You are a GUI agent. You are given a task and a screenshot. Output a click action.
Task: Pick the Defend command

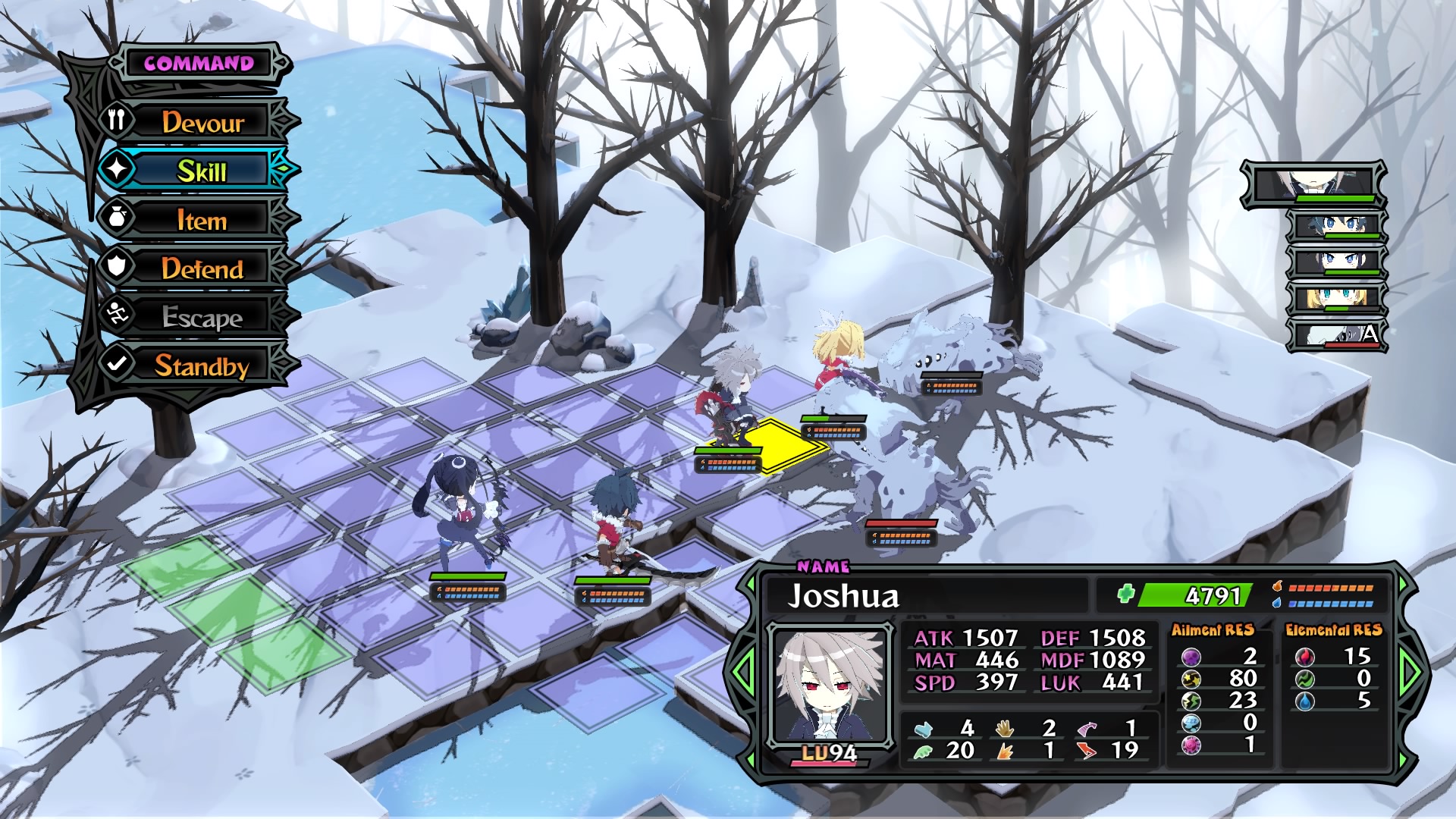click(x=202, y=268)
